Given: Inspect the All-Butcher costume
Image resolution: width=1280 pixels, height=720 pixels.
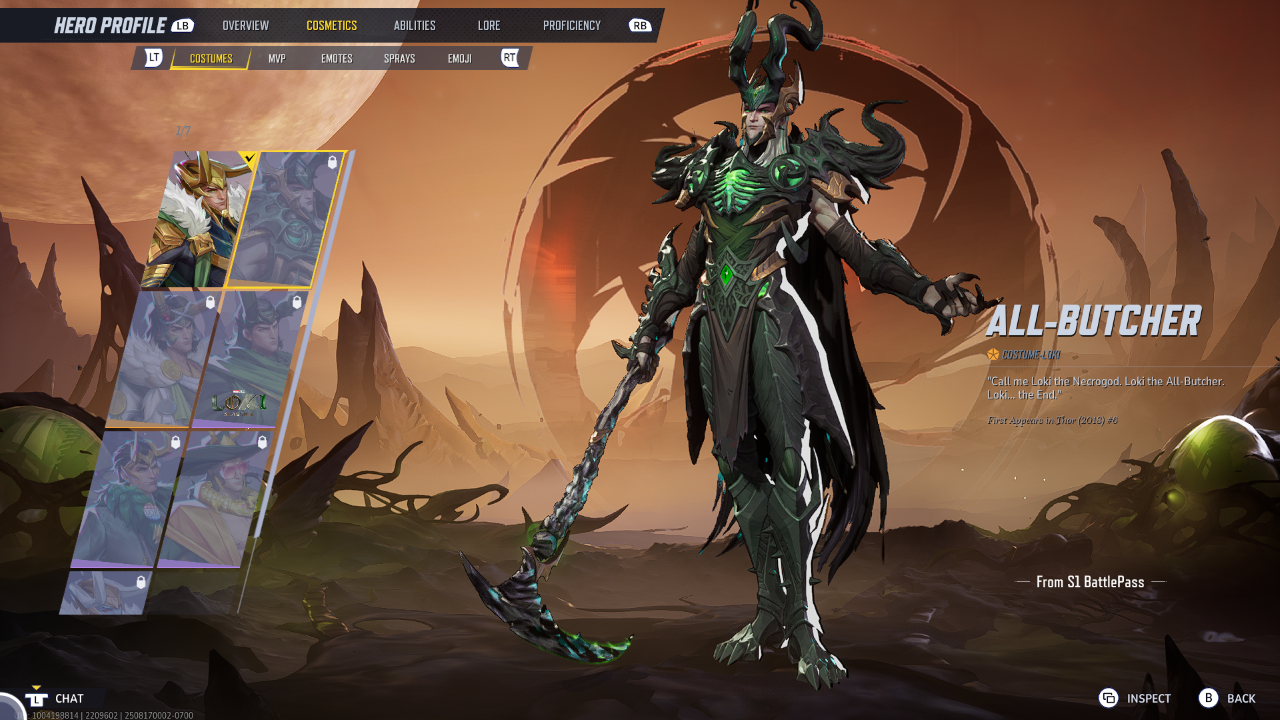Looking at the screenshot, I should coord(1135,698).
